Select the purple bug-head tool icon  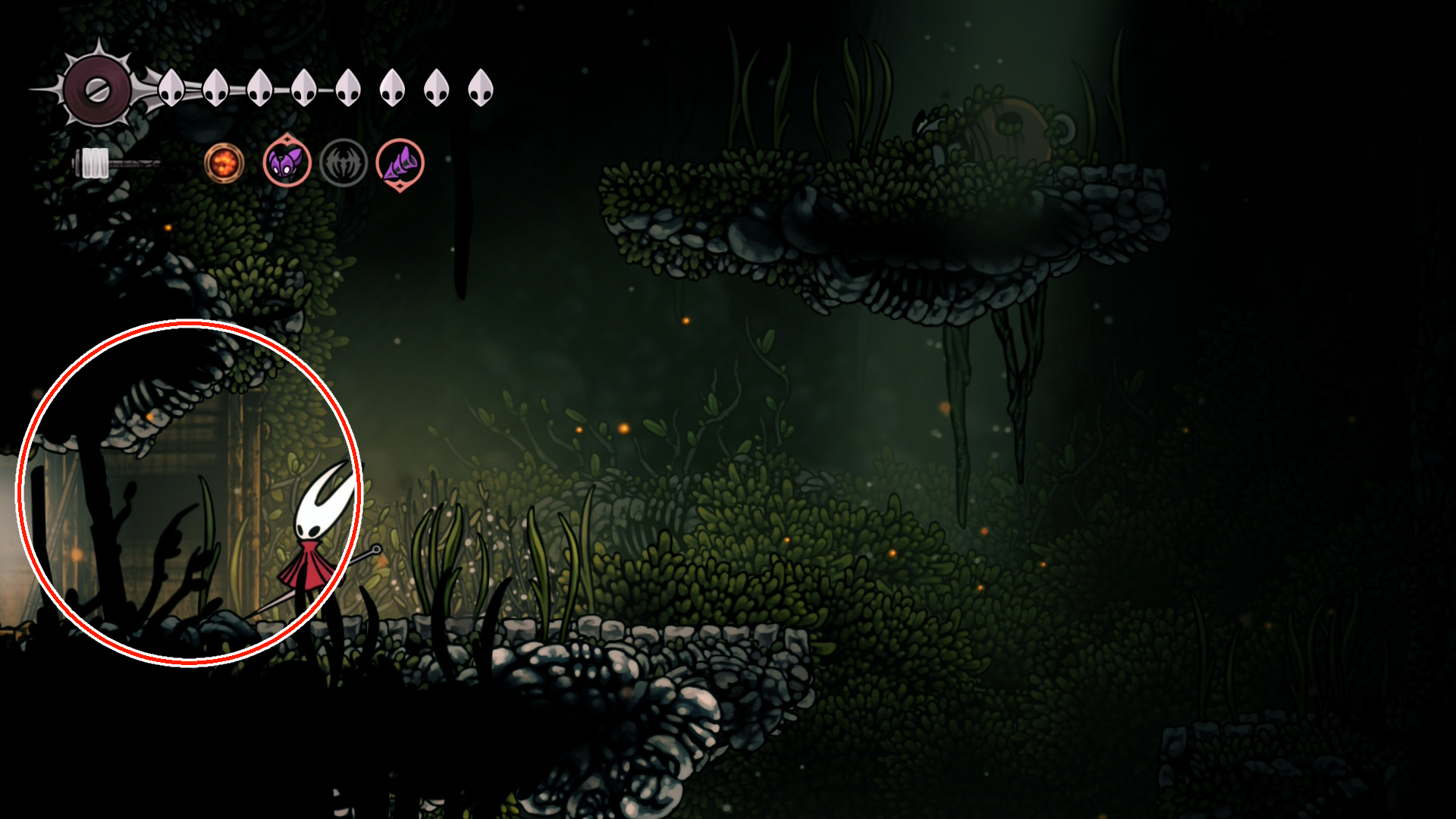click(287, 162)
